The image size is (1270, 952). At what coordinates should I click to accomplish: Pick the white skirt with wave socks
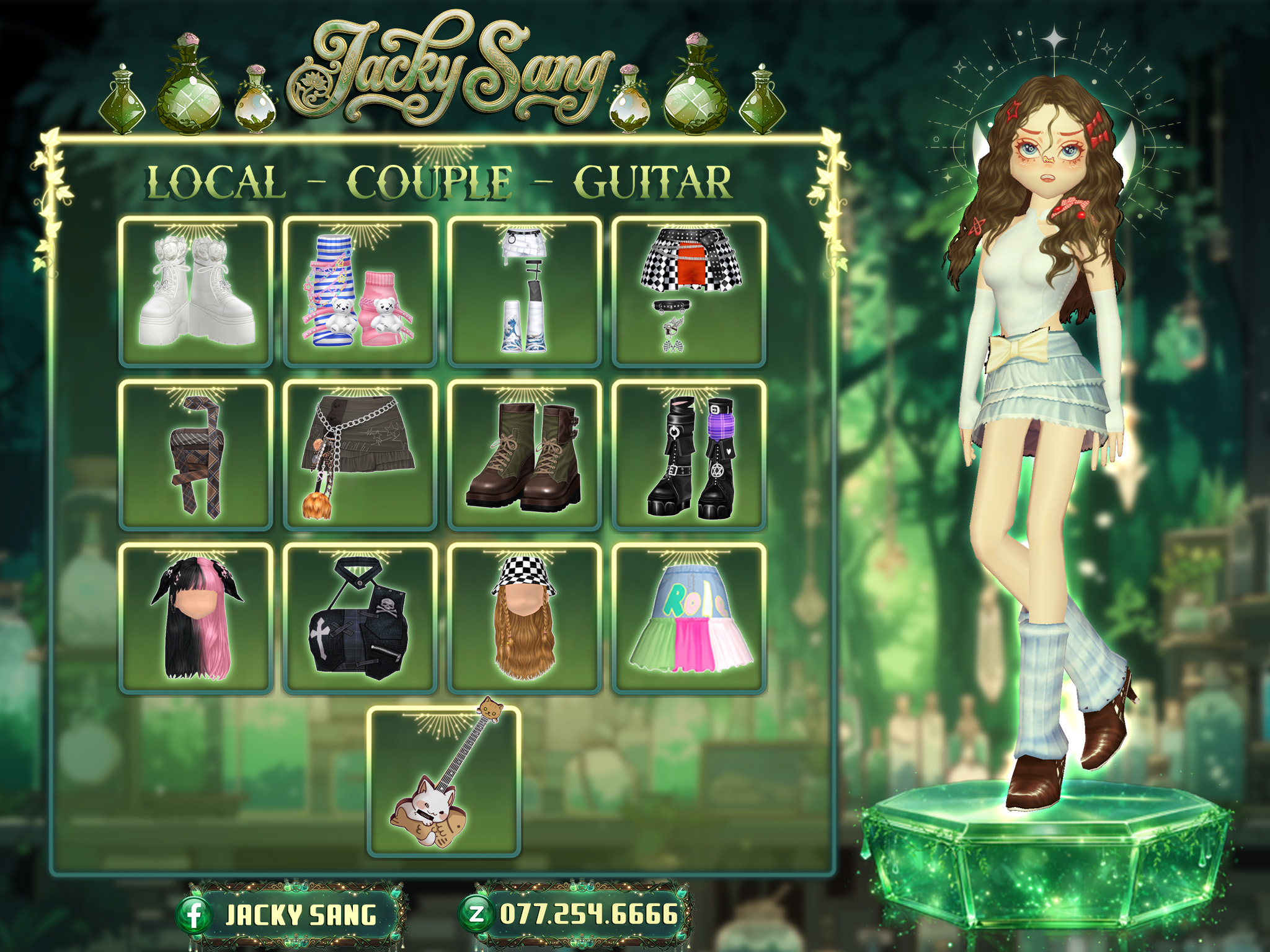coord(525,291)
